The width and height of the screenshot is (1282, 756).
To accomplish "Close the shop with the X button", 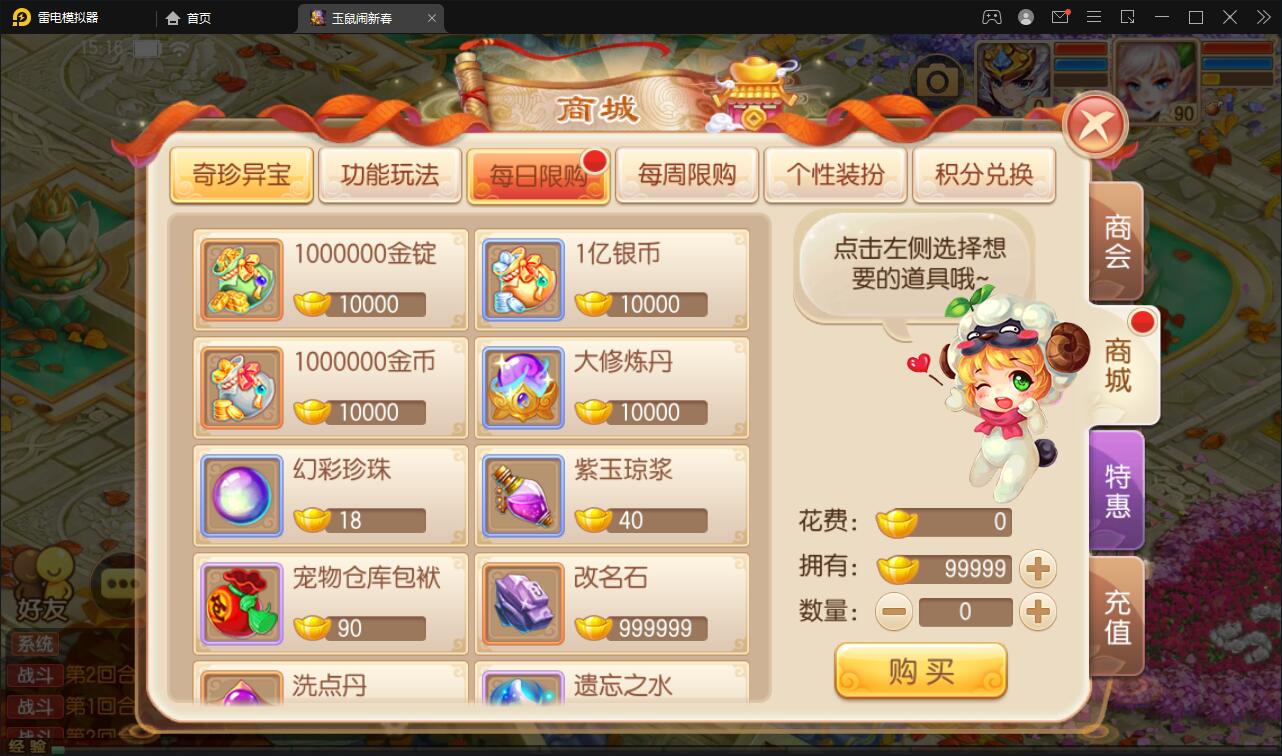I will [x=1095, y=122].
